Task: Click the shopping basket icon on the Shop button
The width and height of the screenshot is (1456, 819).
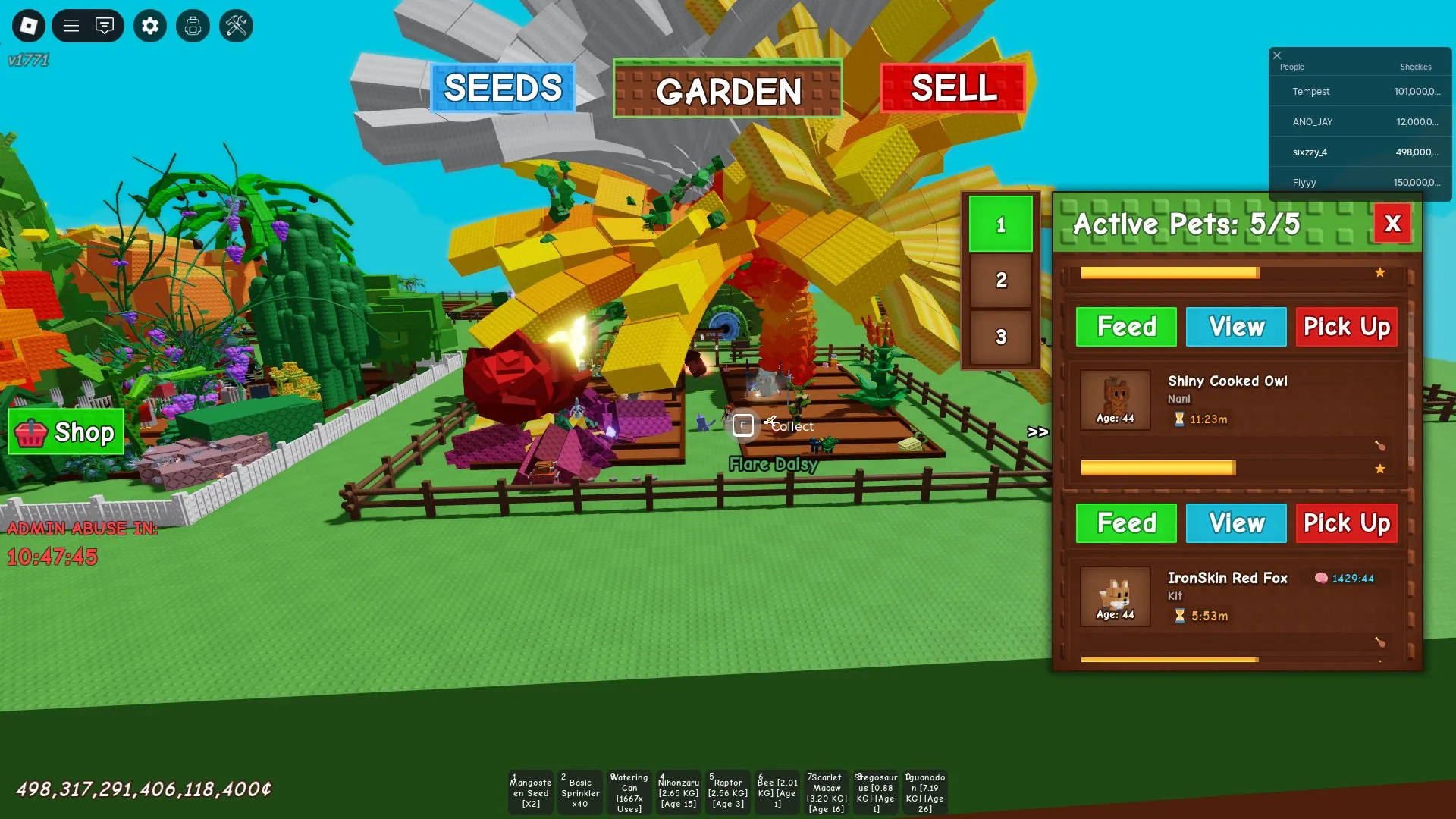Action: [x=33, y=432]
